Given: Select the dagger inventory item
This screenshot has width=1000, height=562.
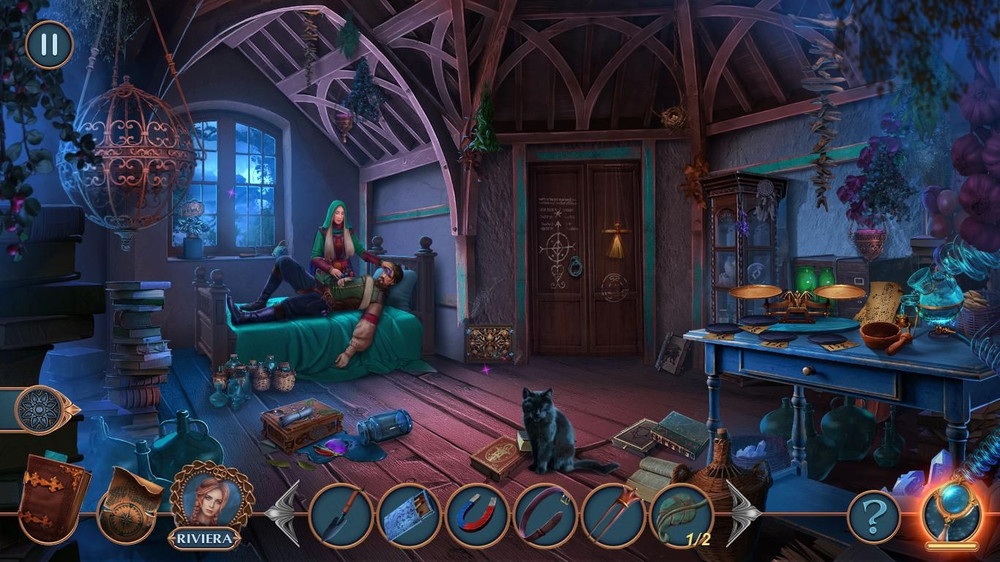Looking at the screenshot, I should click(x=341, y=514).
